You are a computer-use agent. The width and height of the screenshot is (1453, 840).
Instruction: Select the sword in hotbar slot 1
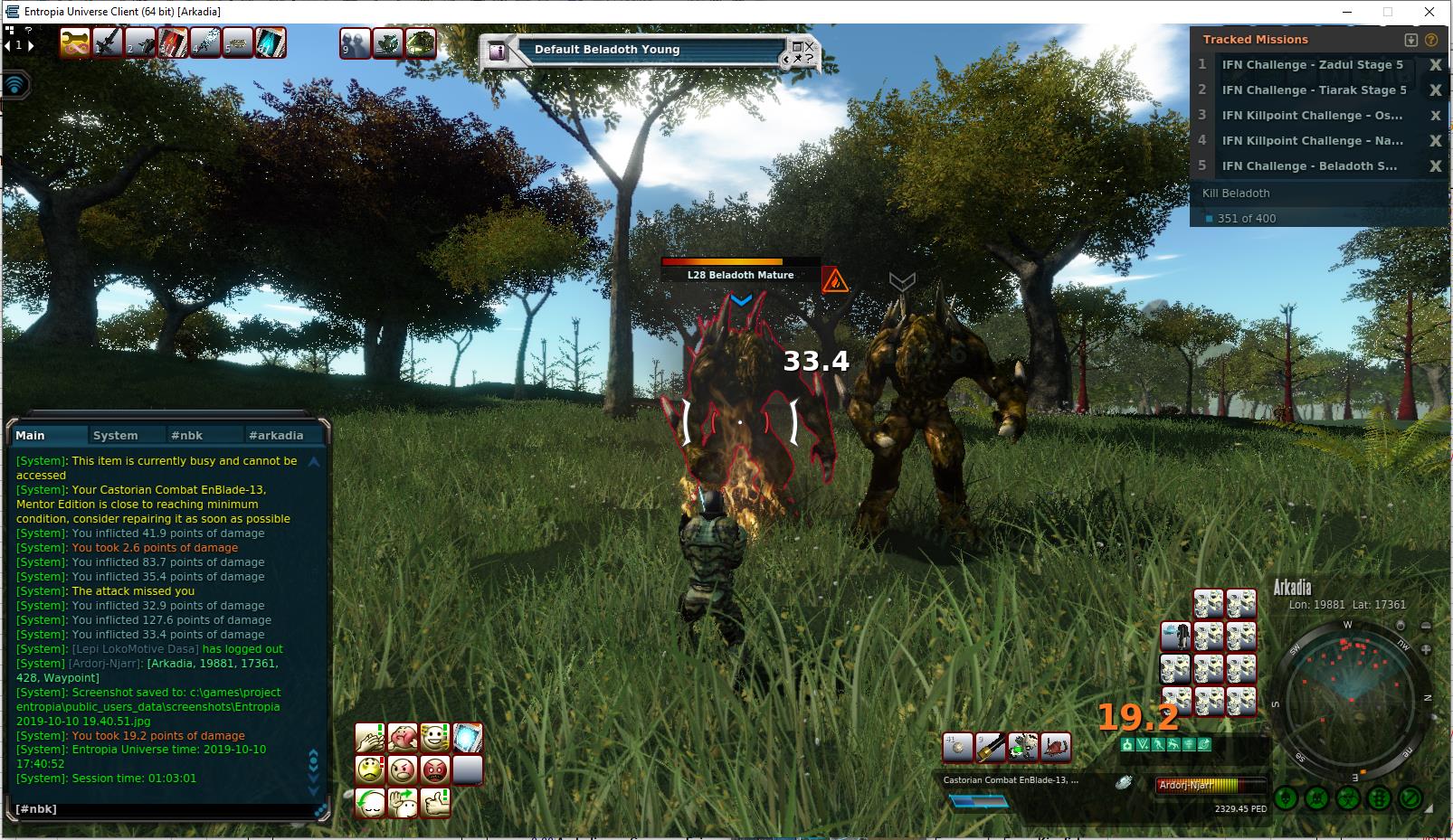point(108,42)
